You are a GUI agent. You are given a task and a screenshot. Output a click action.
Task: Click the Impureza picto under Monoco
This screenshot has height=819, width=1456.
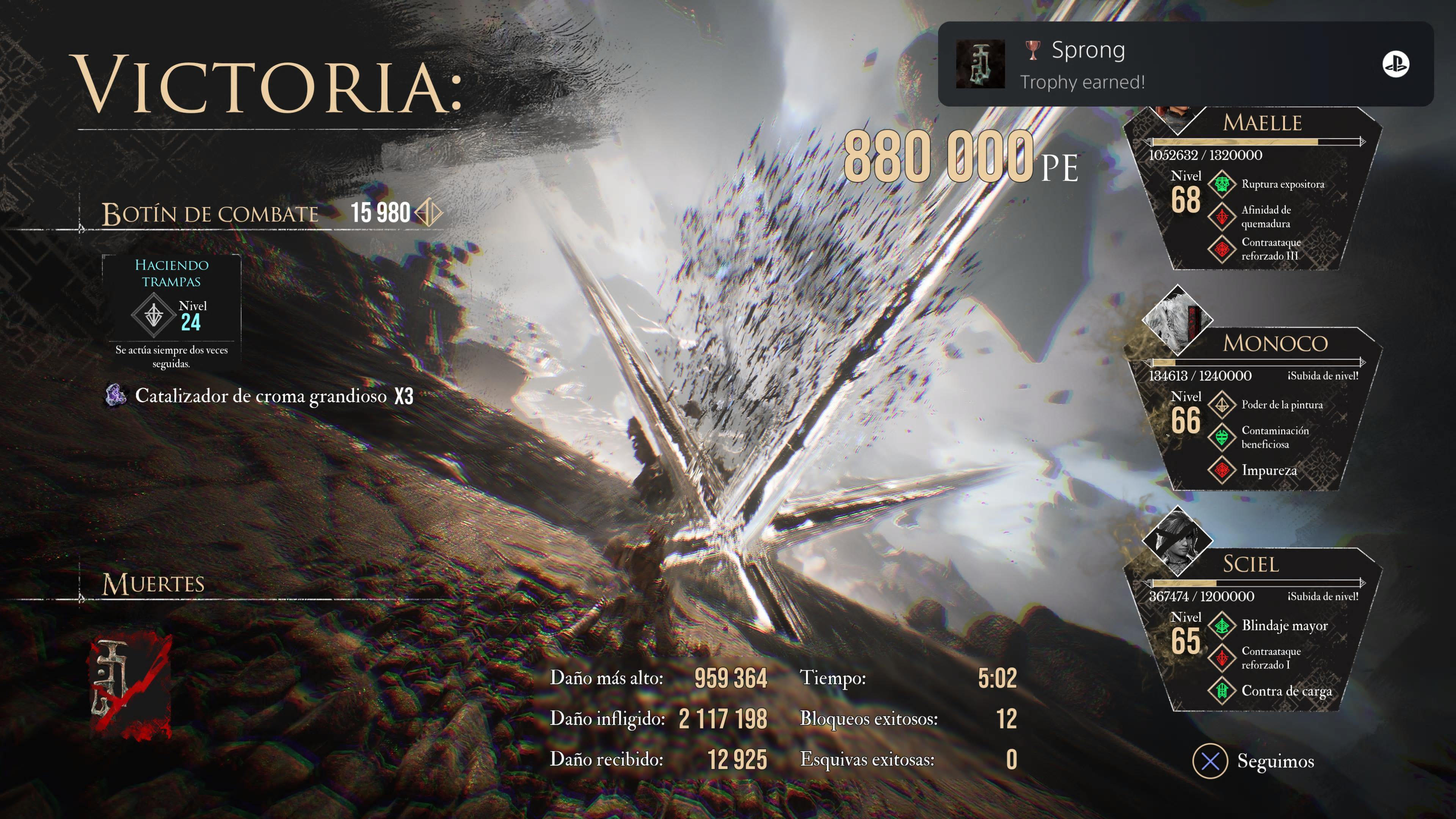1268,470
